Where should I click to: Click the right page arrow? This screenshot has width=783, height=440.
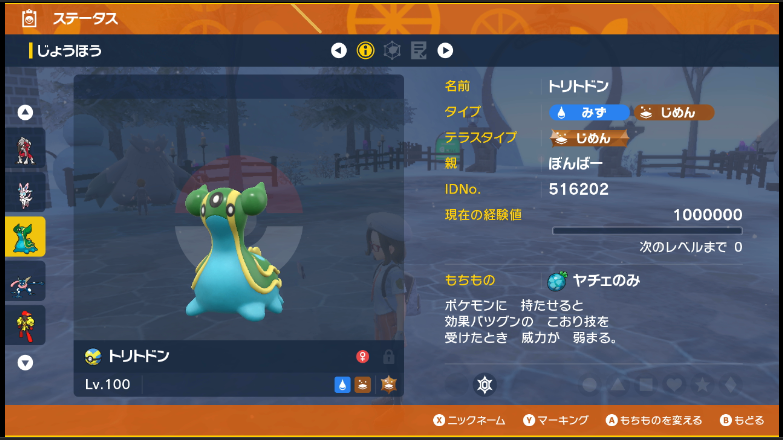point(445,50)
